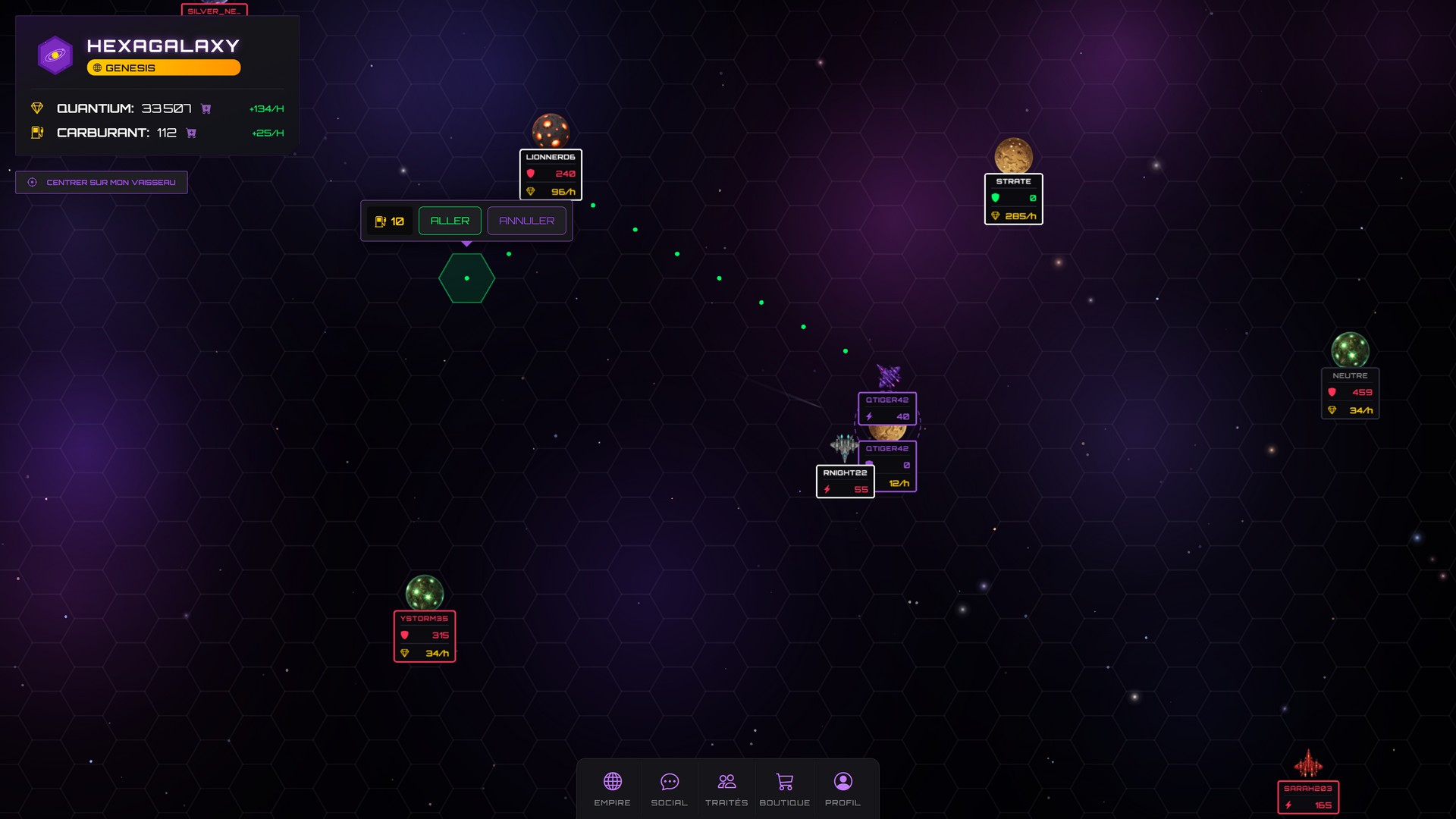Select the Genesis galaxy badge
1456x819 pixels.
click(164, 67)
